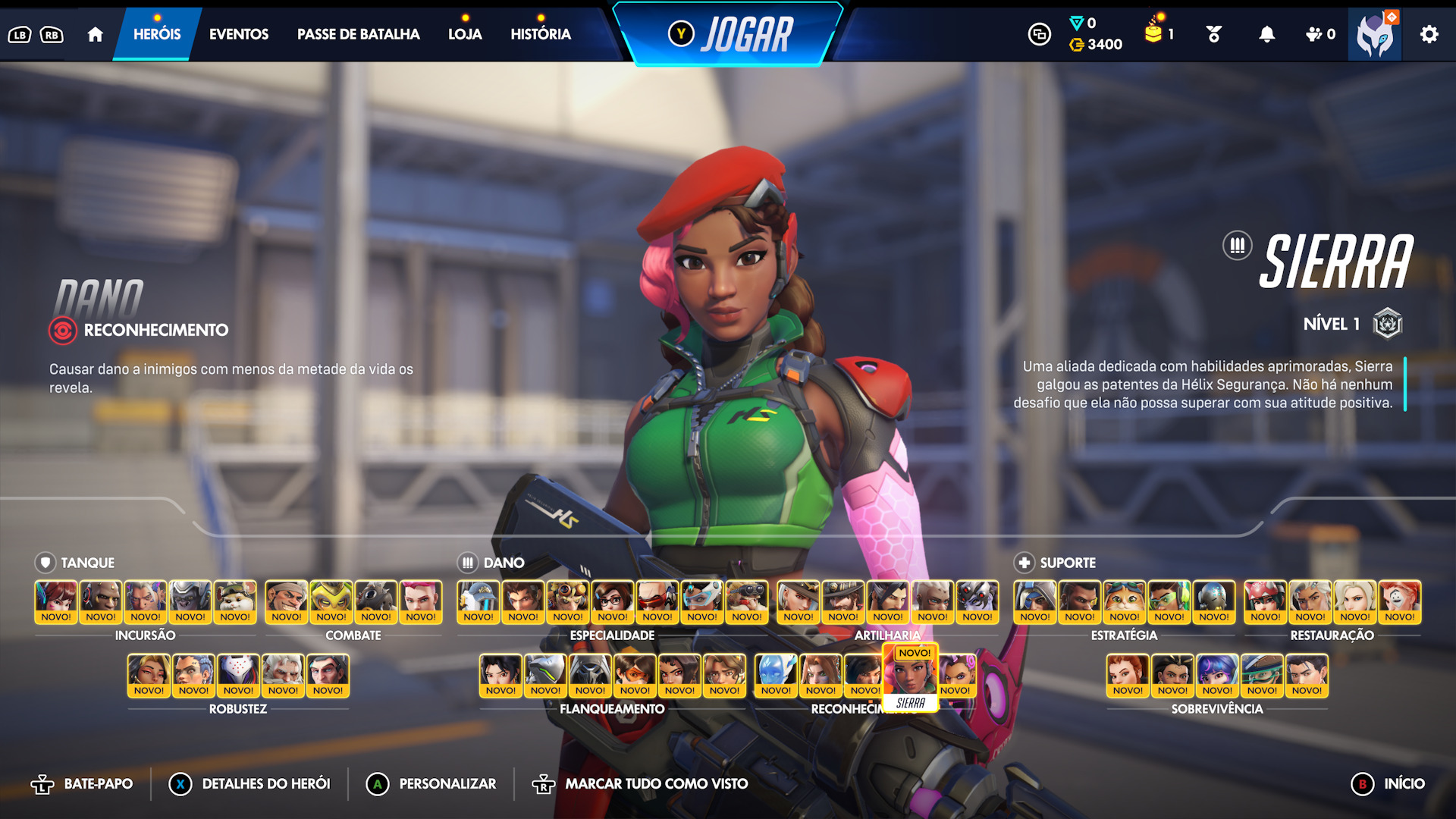
Task: Return to the home screen icon
Action: click(x=95, y=34)
